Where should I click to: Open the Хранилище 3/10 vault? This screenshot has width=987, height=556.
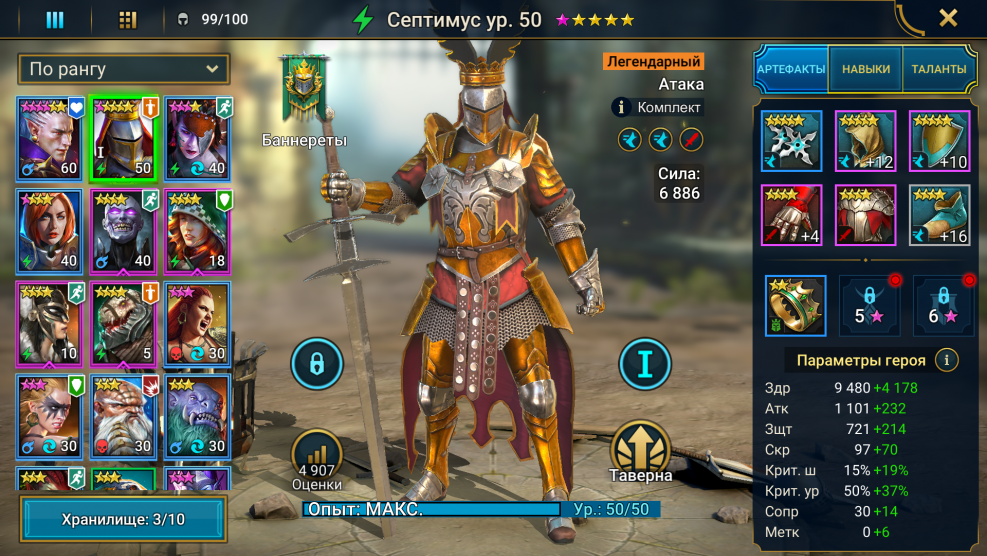(124, 519)
